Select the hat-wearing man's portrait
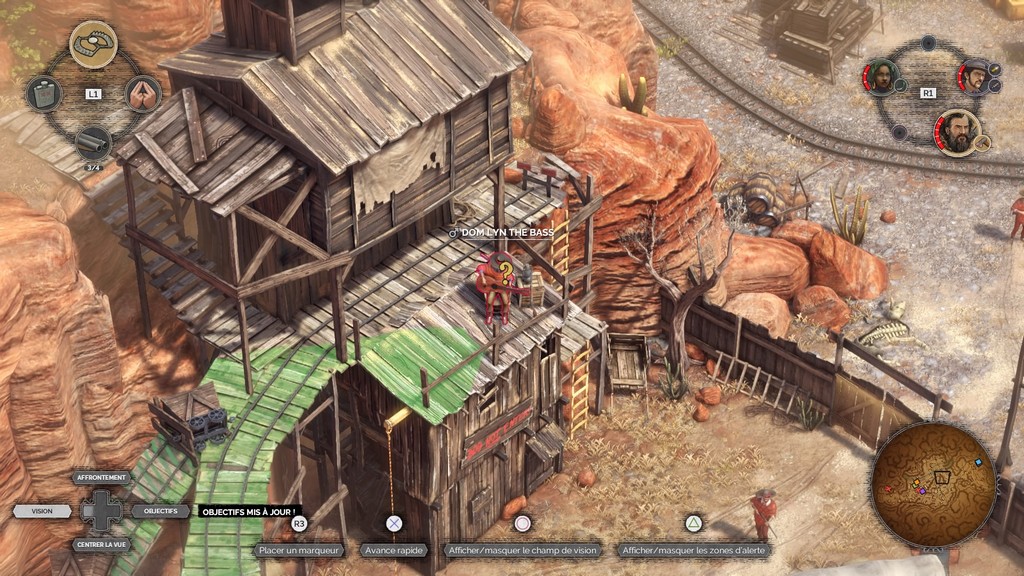Viewport: 1024px width, 576px height. 974,76
